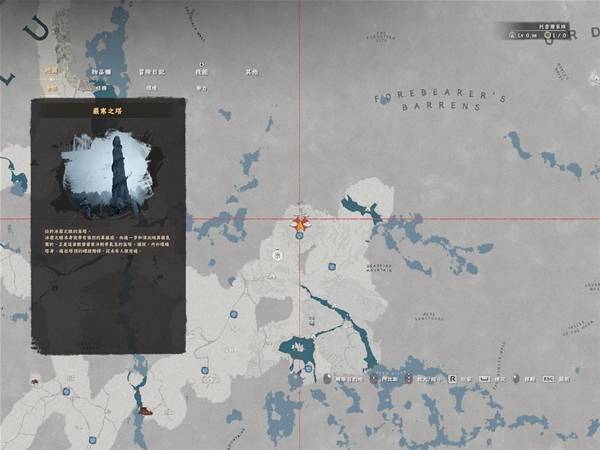Open the 技能 skills tab

202,72
